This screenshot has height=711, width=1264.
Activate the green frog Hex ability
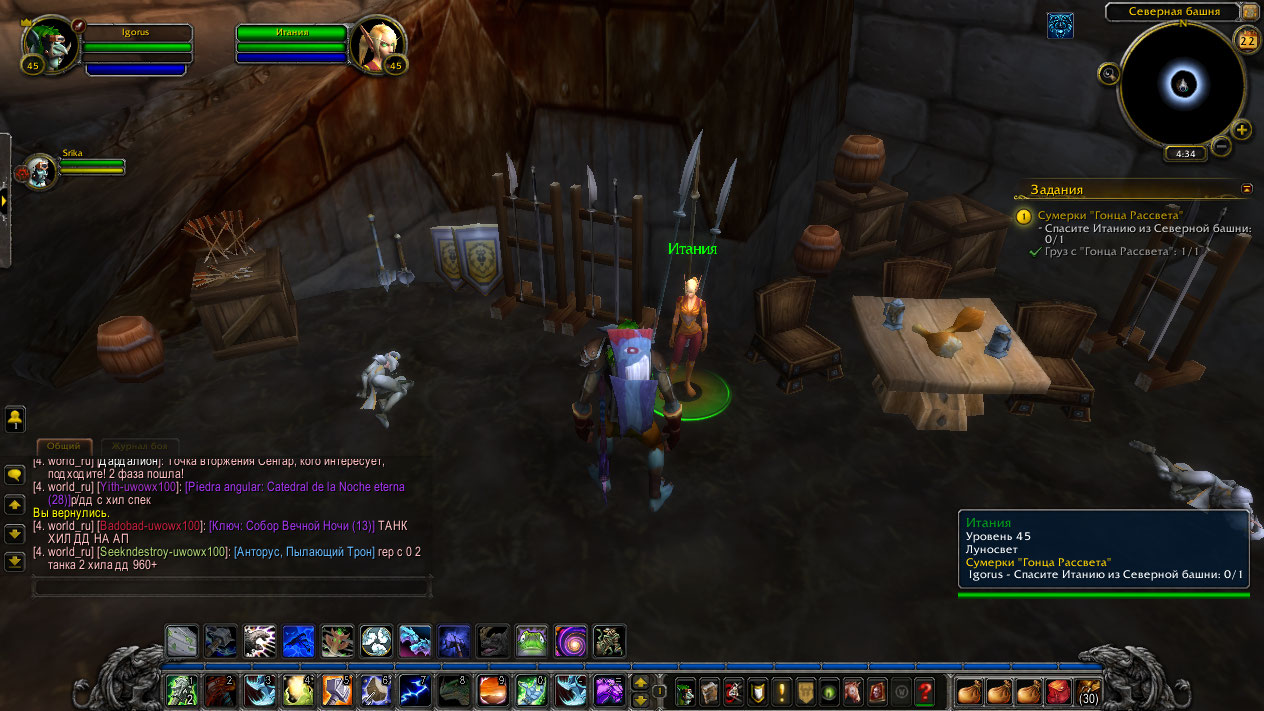tap(531, 641)
